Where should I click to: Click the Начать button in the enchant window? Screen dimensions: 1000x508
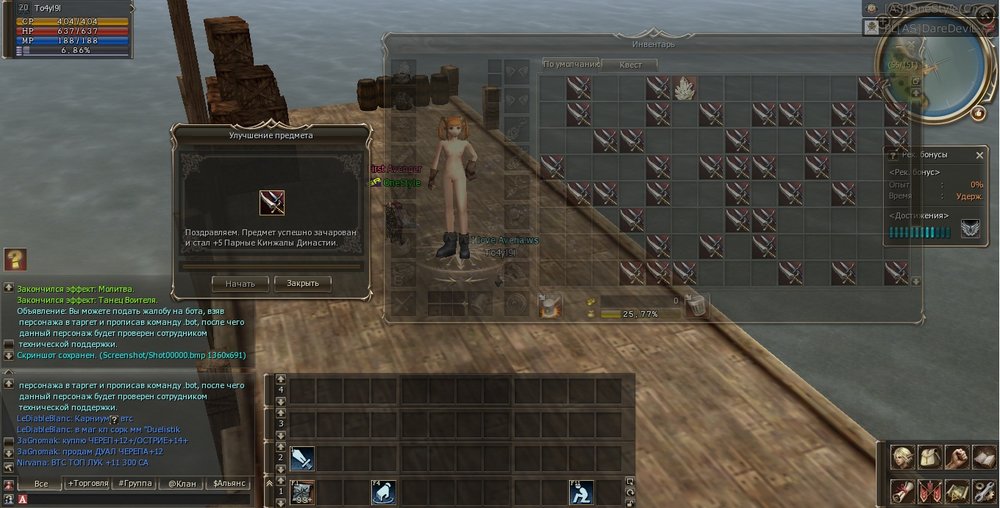tap(240, 283)
